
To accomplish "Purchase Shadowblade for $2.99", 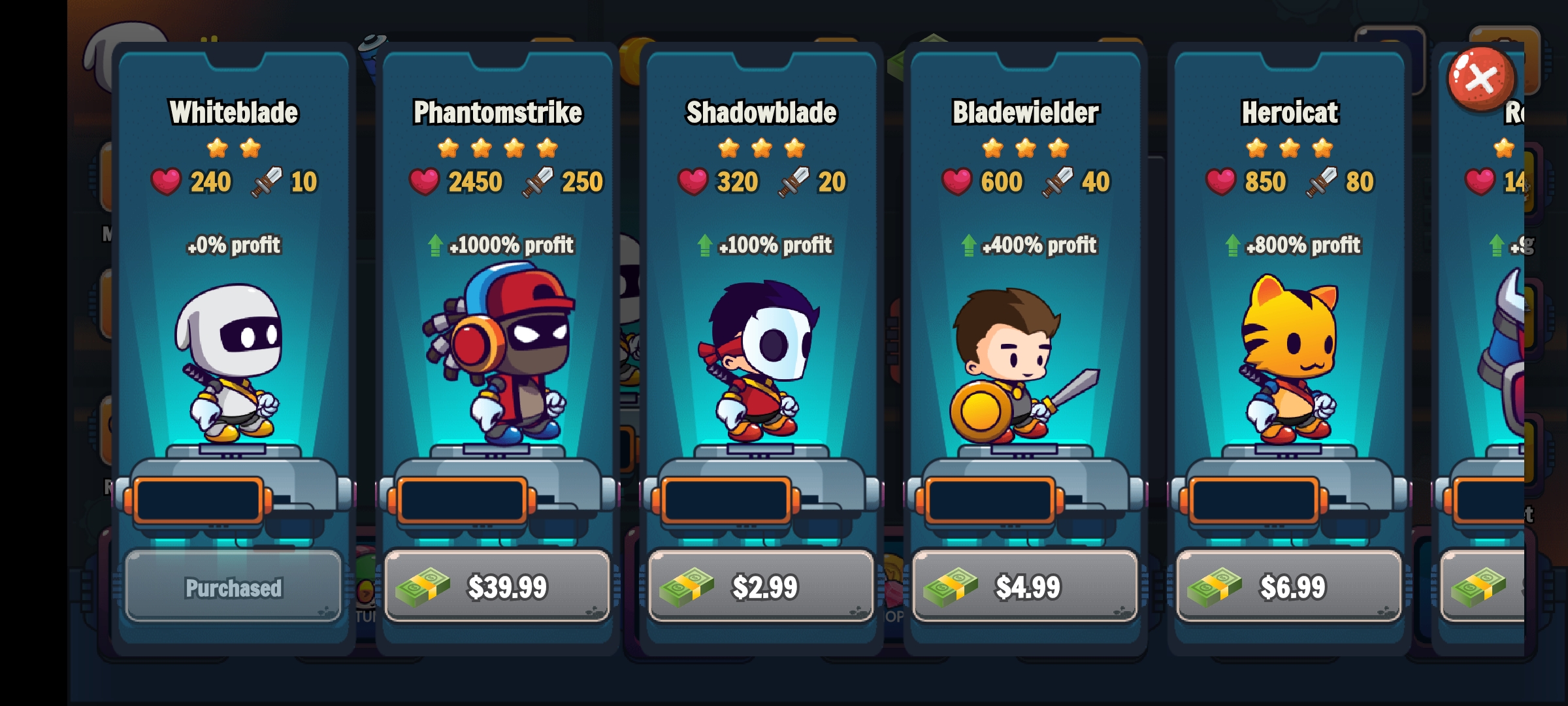I will (762, 586).
